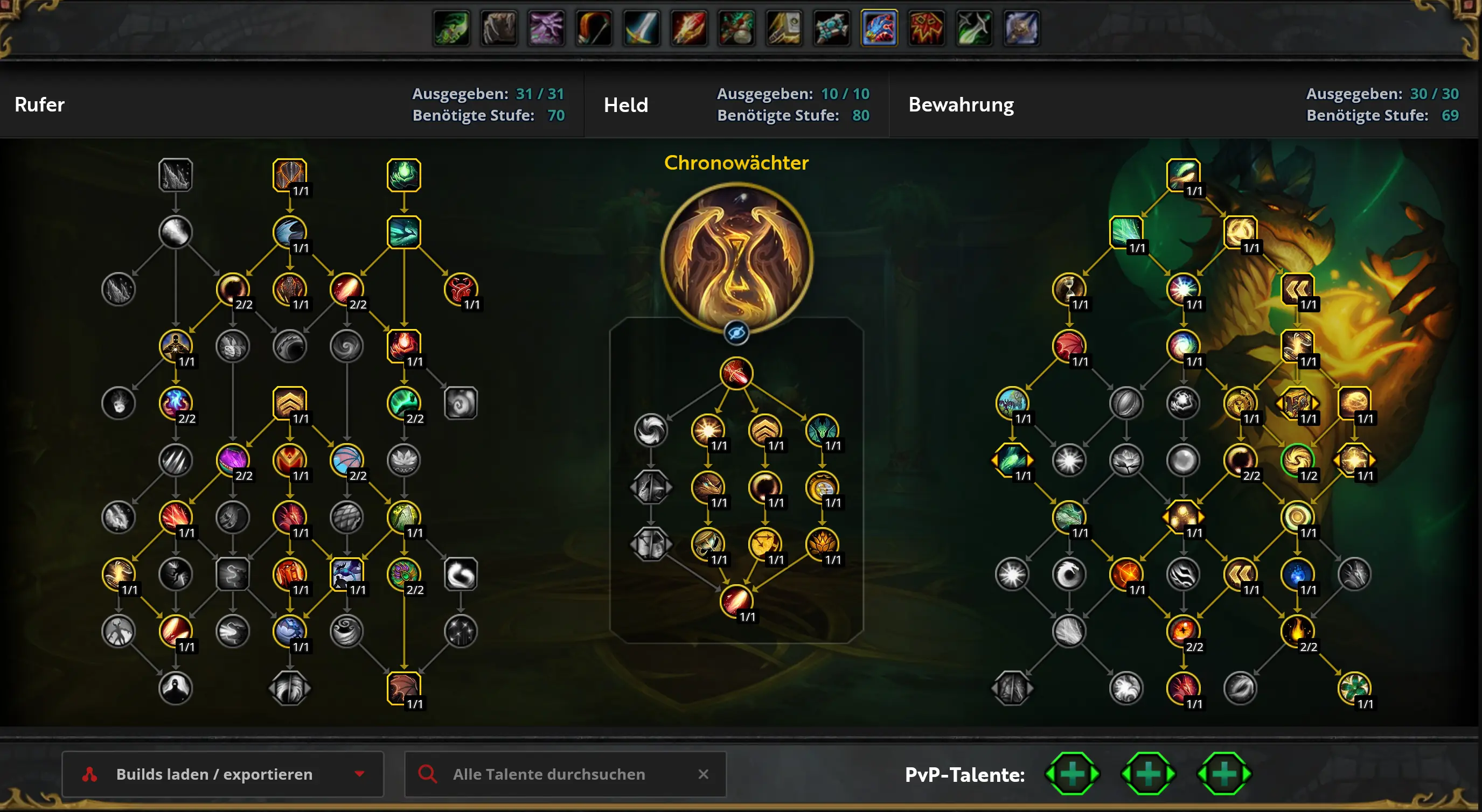
Task: Clear the talent search with the X
Action: pyautogui.click(x=703, y=774)
